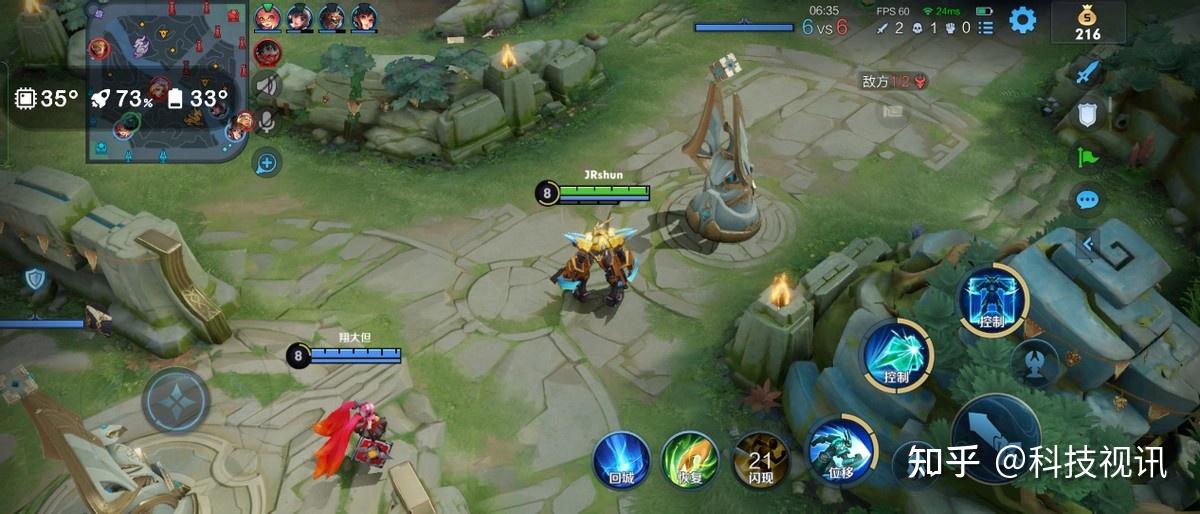Collapse the signal panel with the arrow
Viewport: 1200px width, 514px height.
tap(1088, 243)
